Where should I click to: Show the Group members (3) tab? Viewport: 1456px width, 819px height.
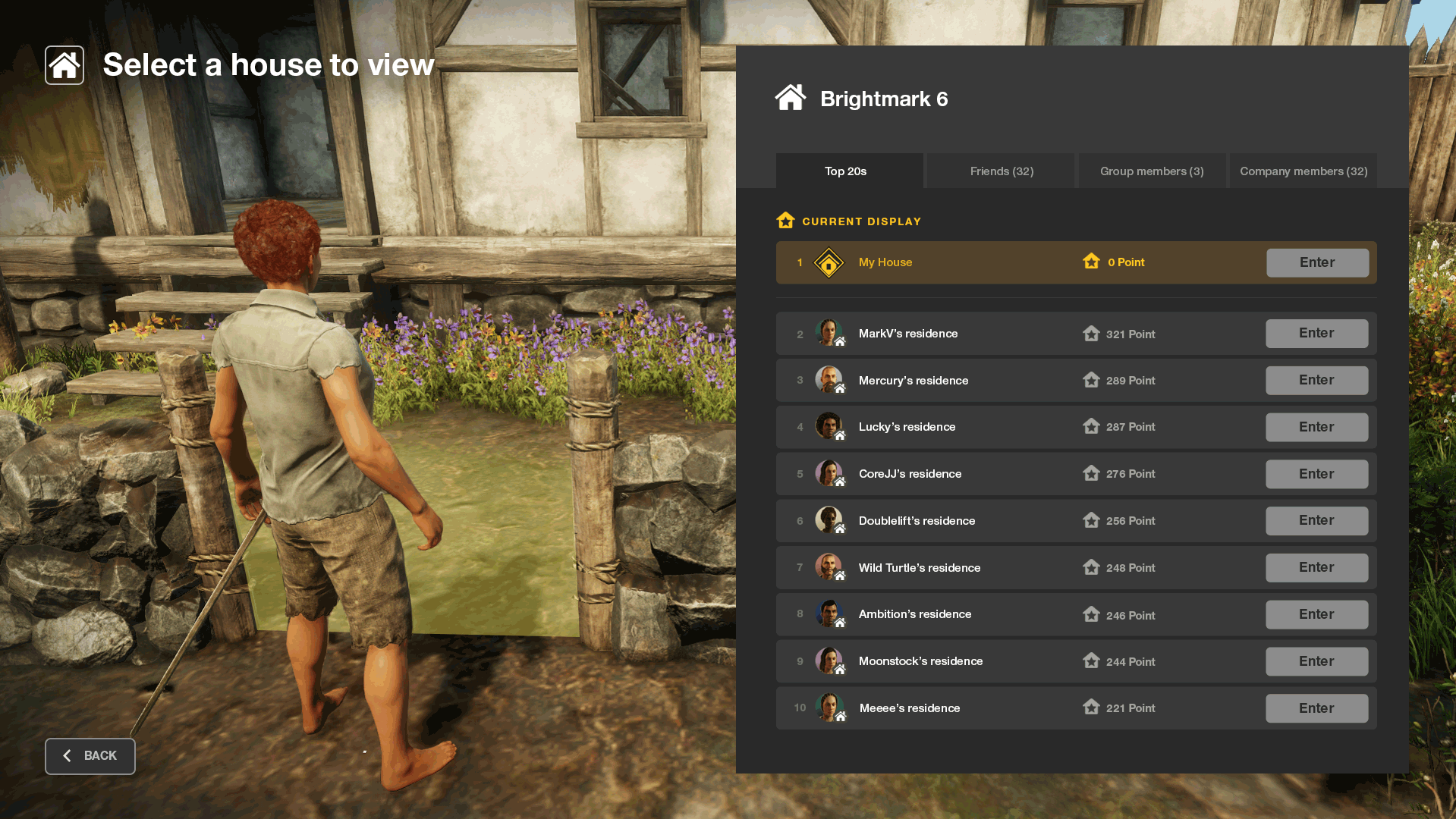coord(1152,171)
